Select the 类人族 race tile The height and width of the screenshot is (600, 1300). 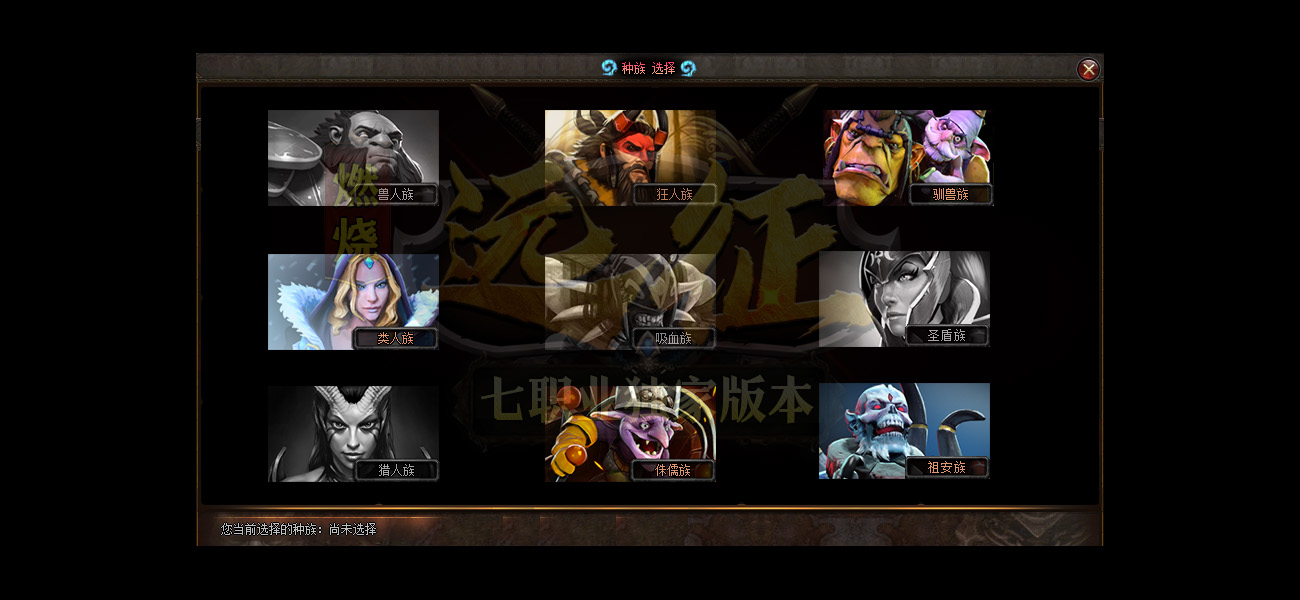coord(353,301)
